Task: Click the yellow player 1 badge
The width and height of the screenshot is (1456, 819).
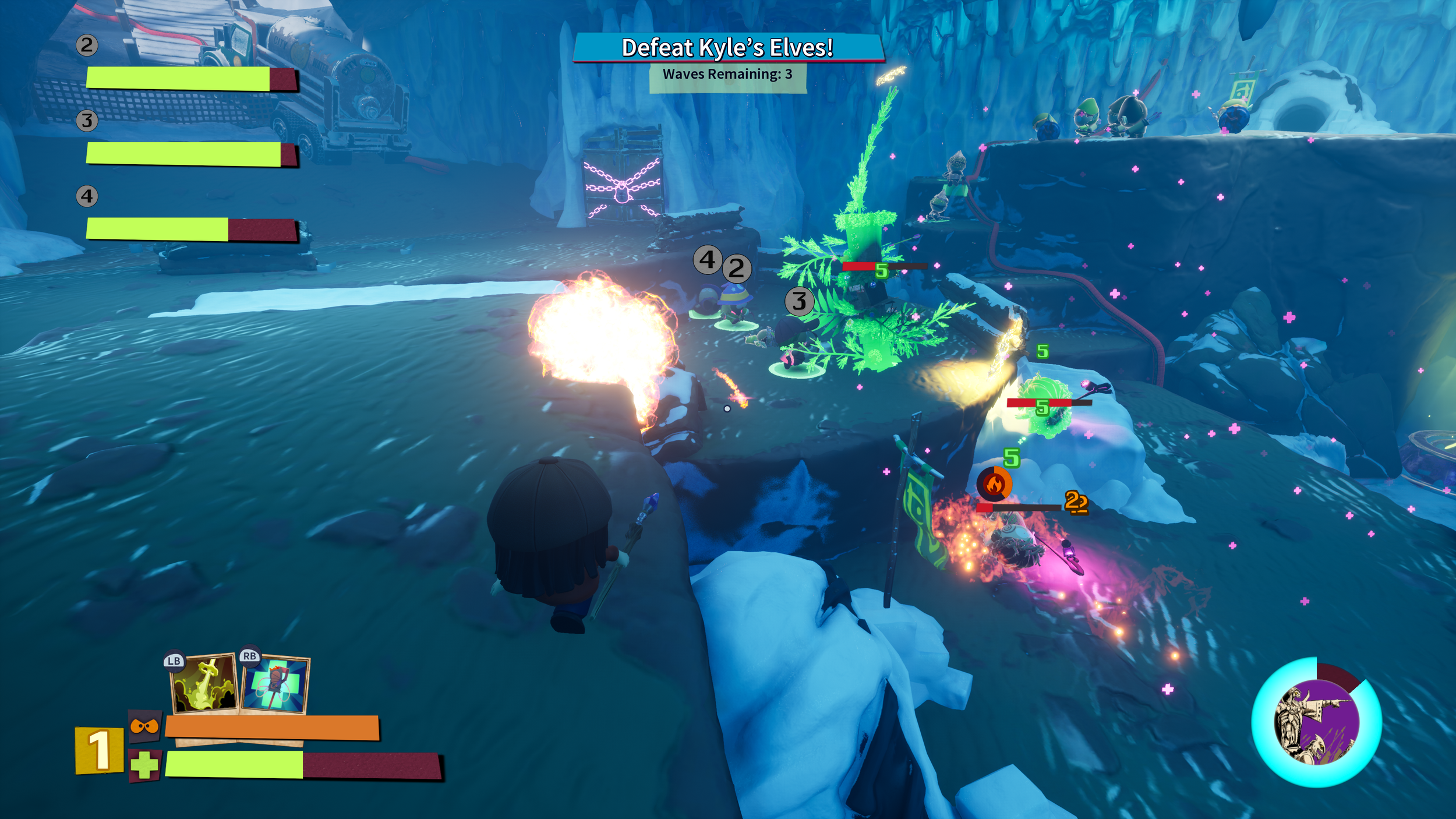Action: pos(99,750)
